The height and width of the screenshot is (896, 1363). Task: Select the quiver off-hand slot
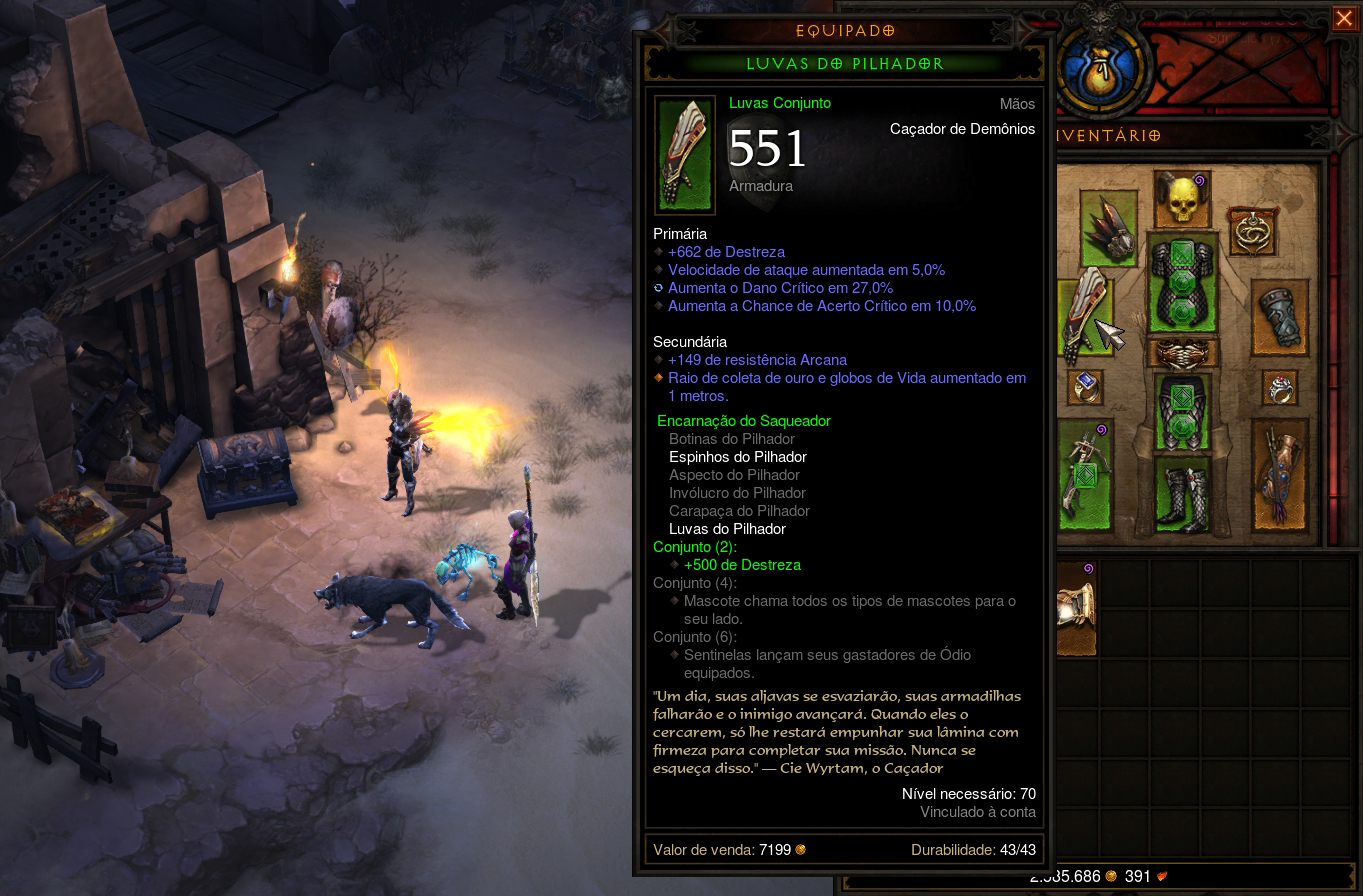[x=1279, y=476]
